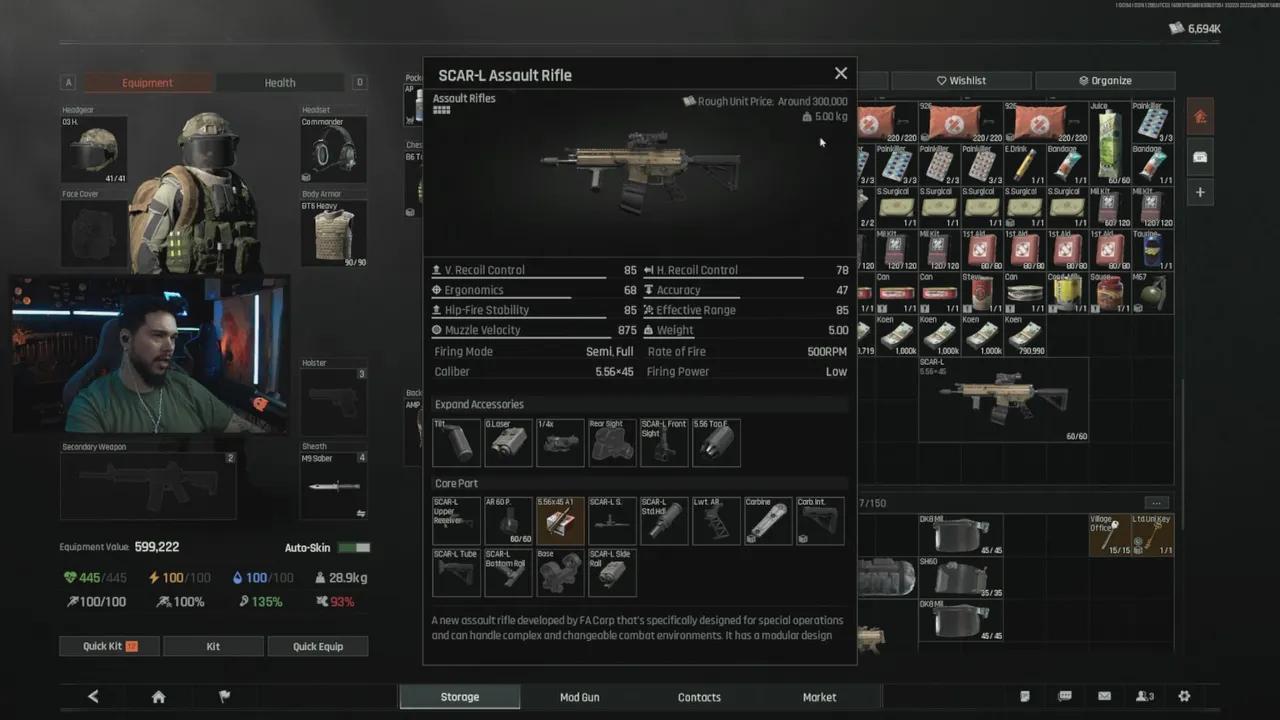This screenshot has height=720, width=1280.
Task: Organize the storage inventory
Action: pos(1105,81)
